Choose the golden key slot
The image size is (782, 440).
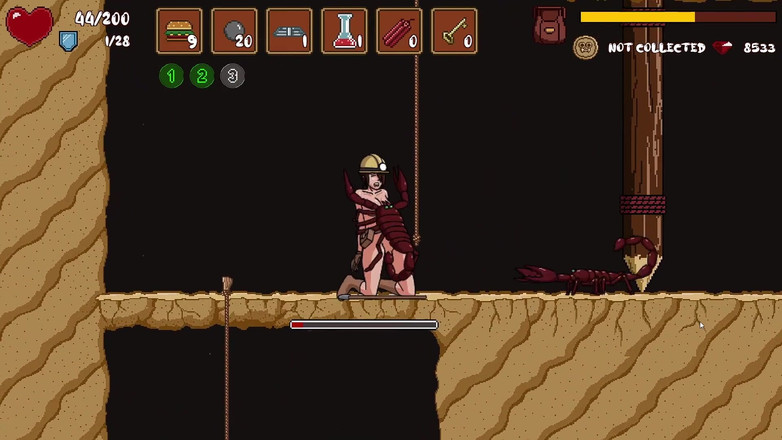pos(454,31)
